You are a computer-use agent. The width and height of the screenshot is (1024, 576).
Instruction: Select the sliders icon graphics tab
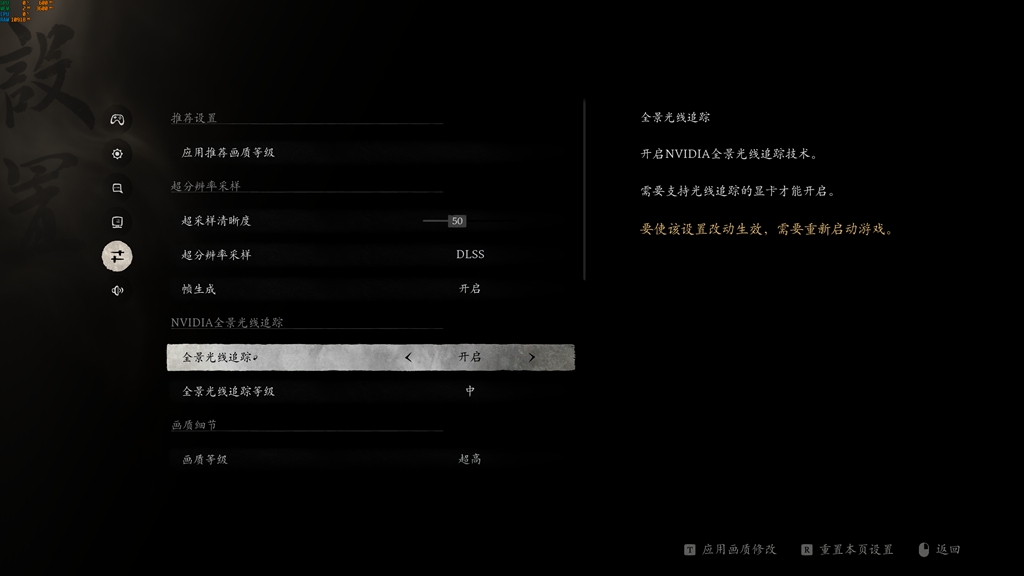(x=117, y=256)
